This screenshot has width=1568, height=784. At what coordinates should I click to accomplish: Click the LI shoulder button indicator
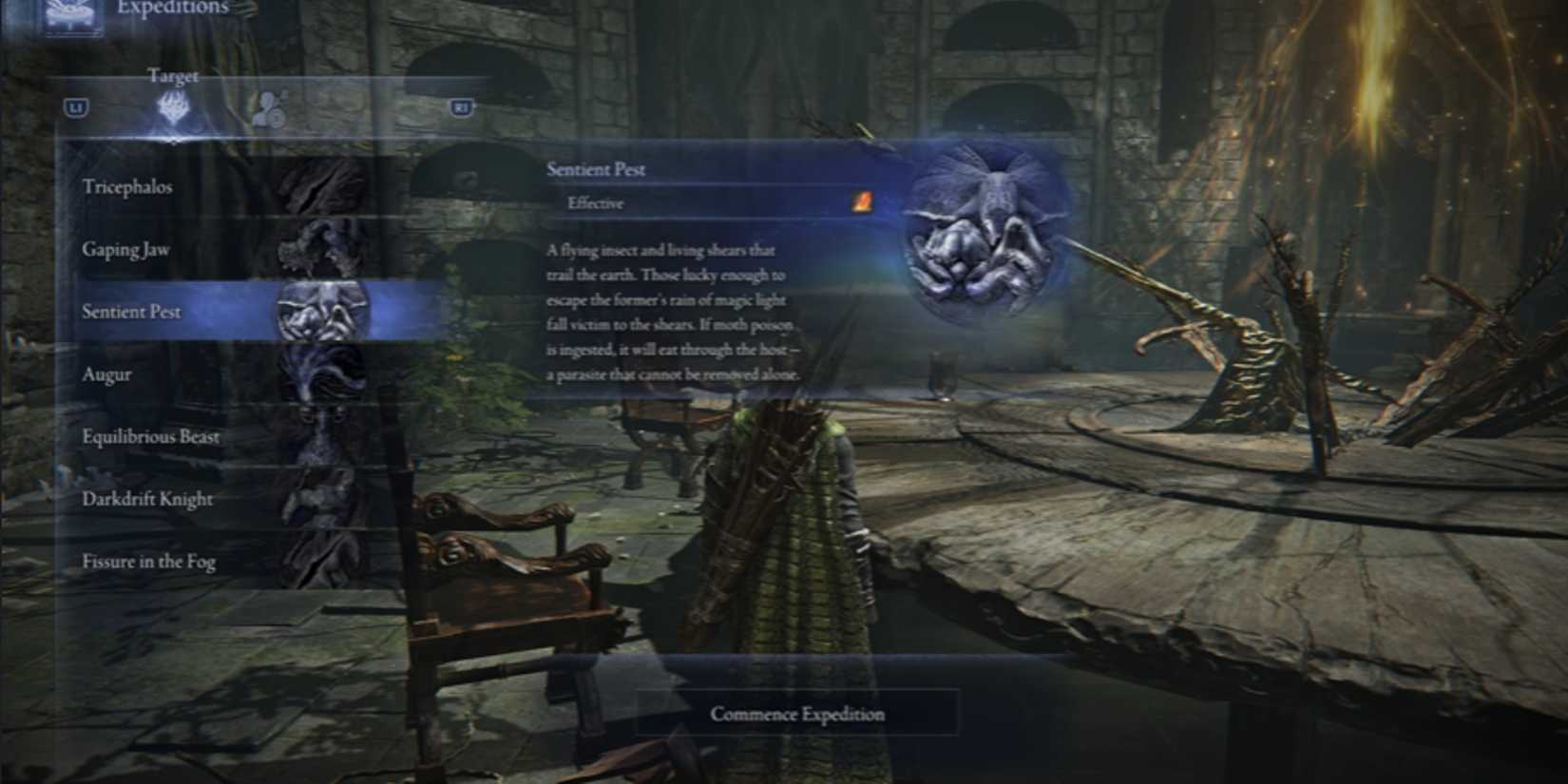[x=75, y=106]
